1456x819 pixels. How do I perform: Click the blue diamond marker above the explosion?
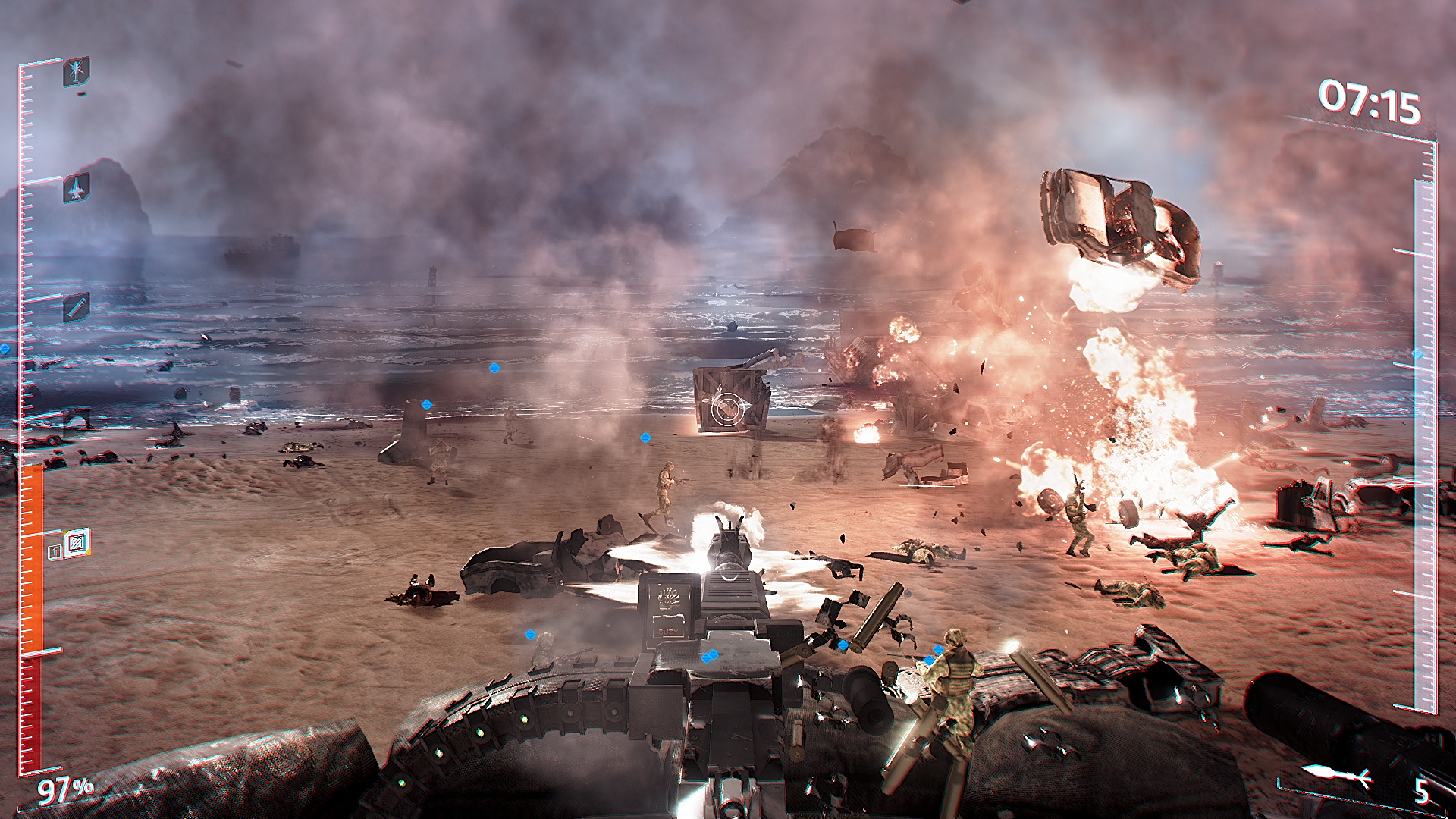click(645, 437)
